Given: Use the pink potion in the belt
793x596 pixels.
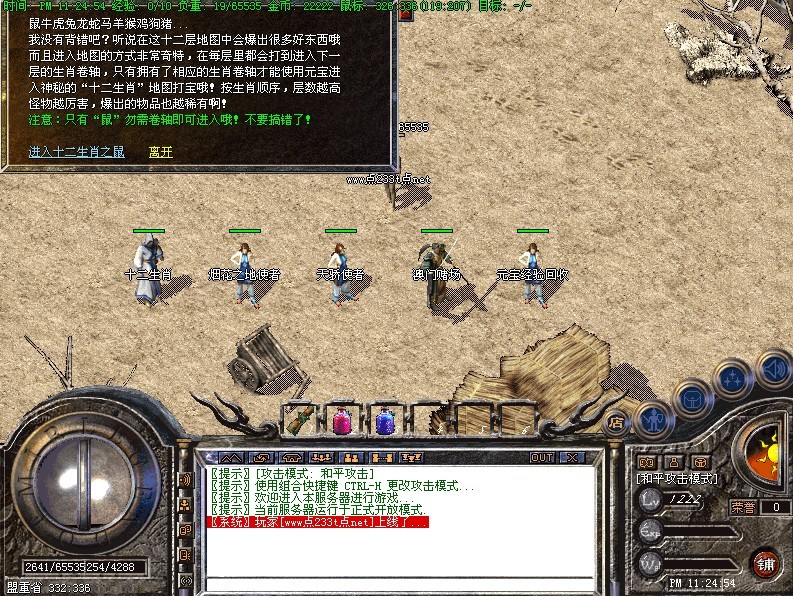Looking at the screenshot, I should pyautogui.click(x=341, y=420).
